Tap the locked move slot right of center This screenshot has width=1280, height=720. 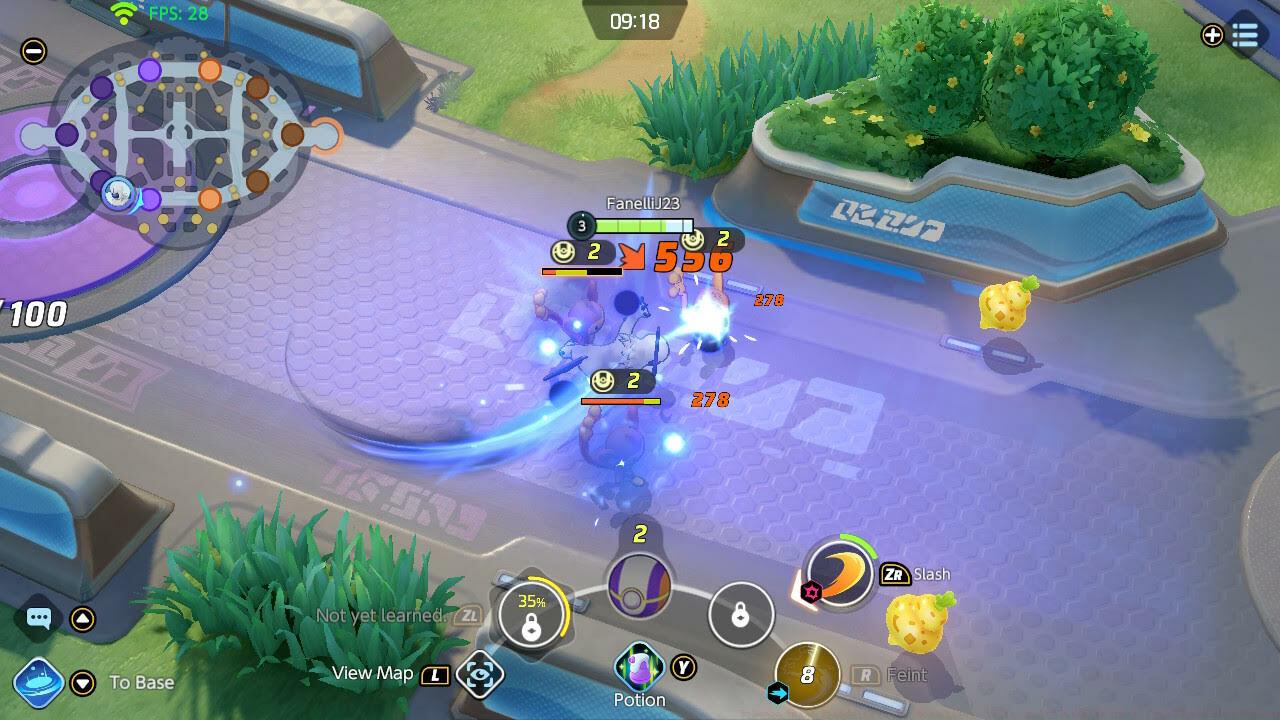pyautogui.click(x=740, y=616)
